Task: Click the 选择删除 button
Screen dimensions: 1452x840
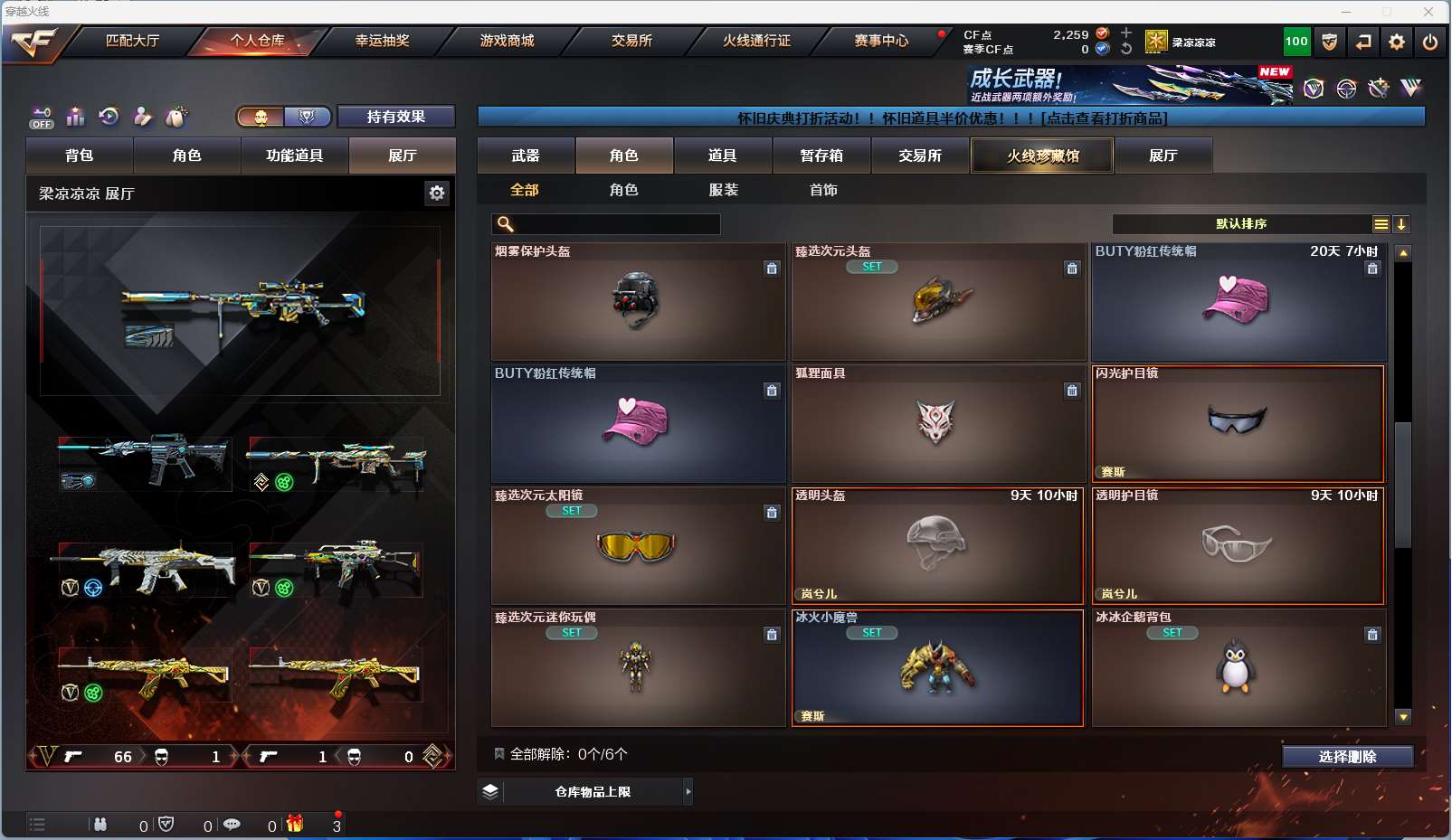Action: pyautogui.click(x=1347, y=757)
